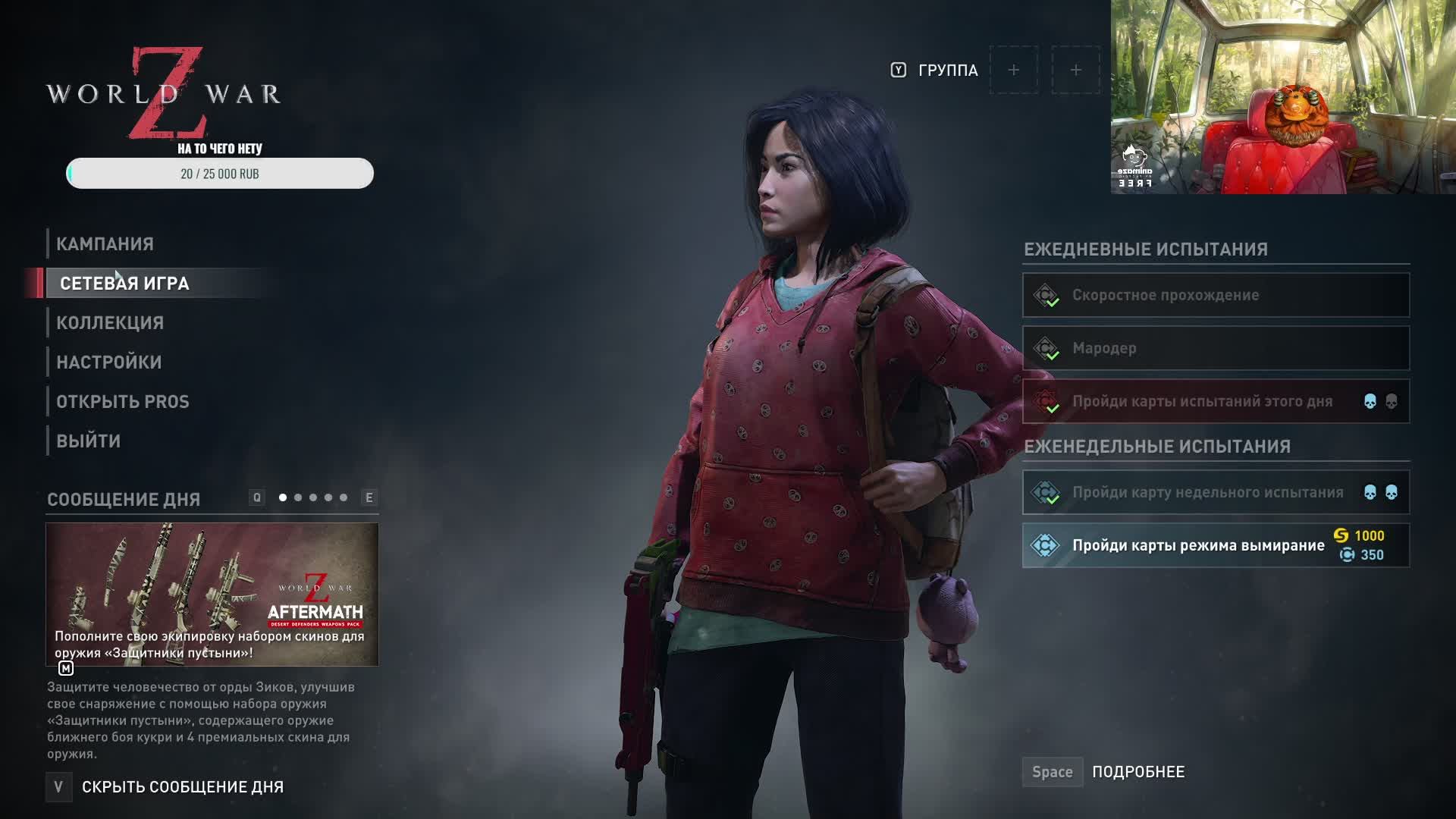Click Выйти to exit the game
The image size is (1456, 819).
pos(89,441)
